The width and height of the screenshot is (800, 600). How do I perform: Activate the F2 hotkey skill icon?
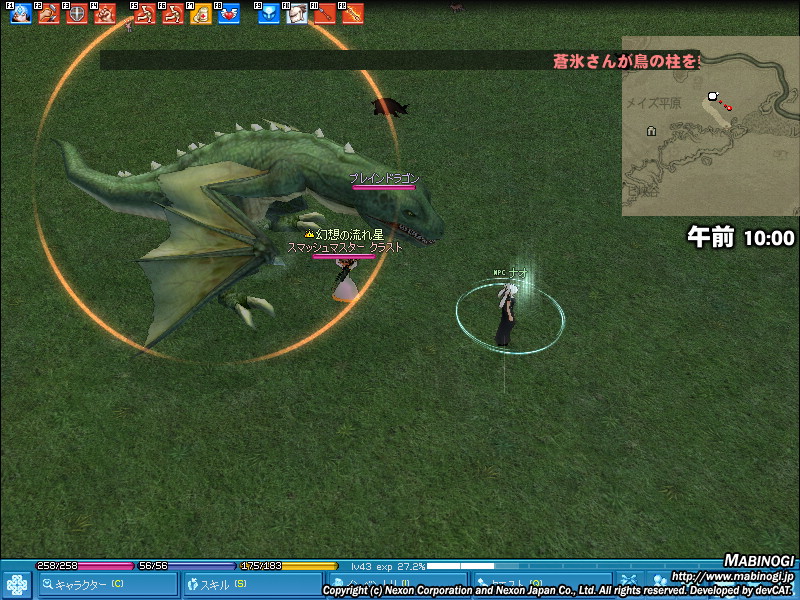coord(49,14)
